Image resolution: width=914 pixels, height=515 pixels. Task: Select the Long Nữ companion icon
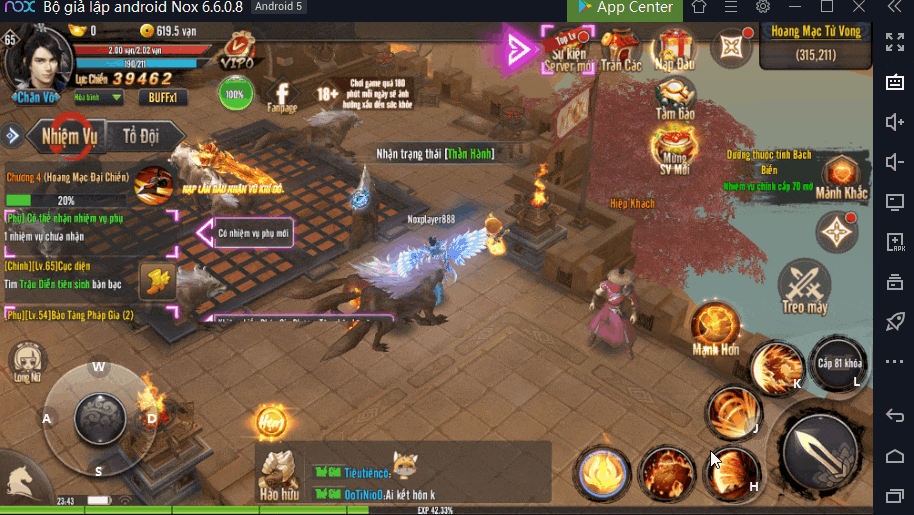[x=26, y=362]
